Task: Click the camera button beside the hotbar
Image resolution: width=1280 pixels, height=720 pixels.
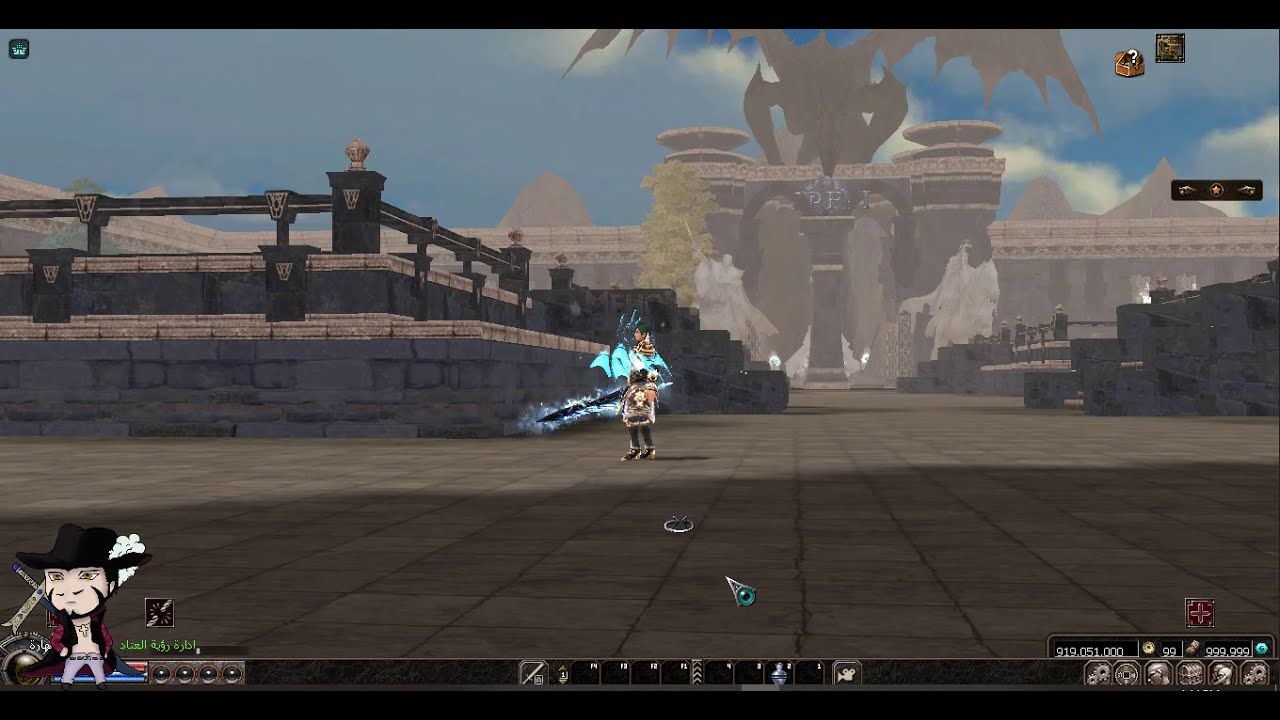Action: click(846, 673)
